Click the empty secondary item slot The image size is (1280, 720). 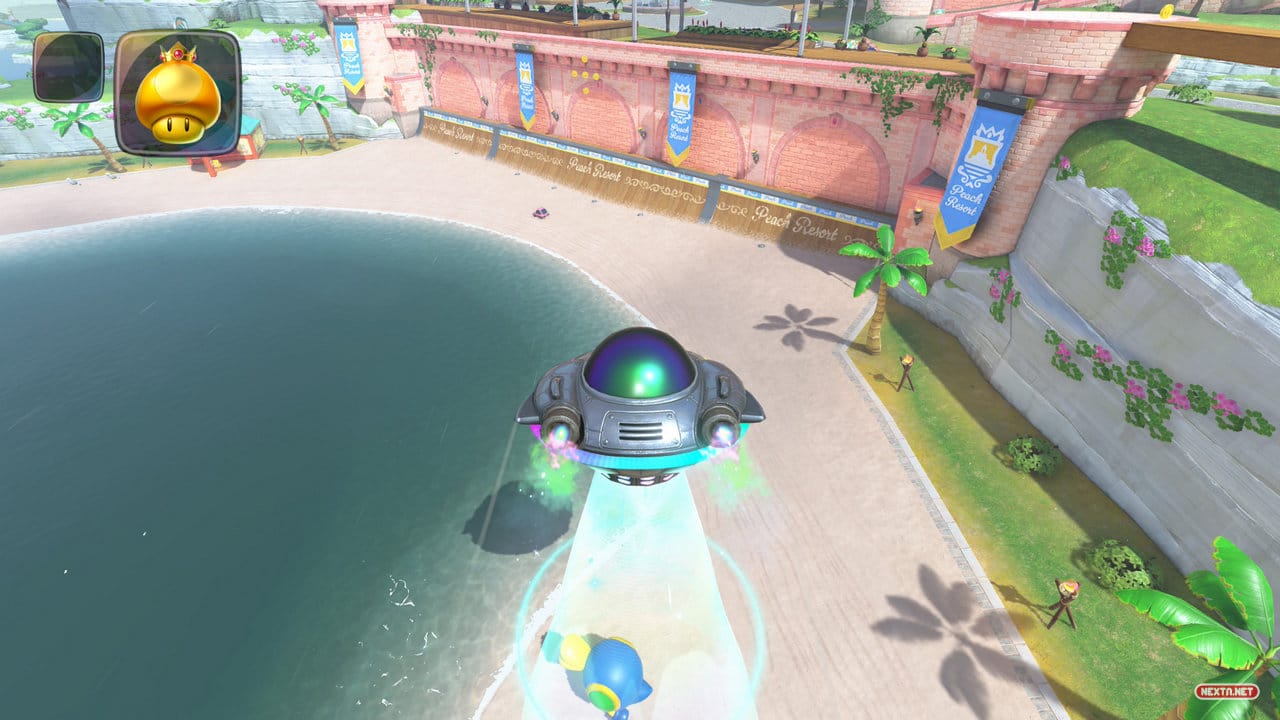pos(68,67)
